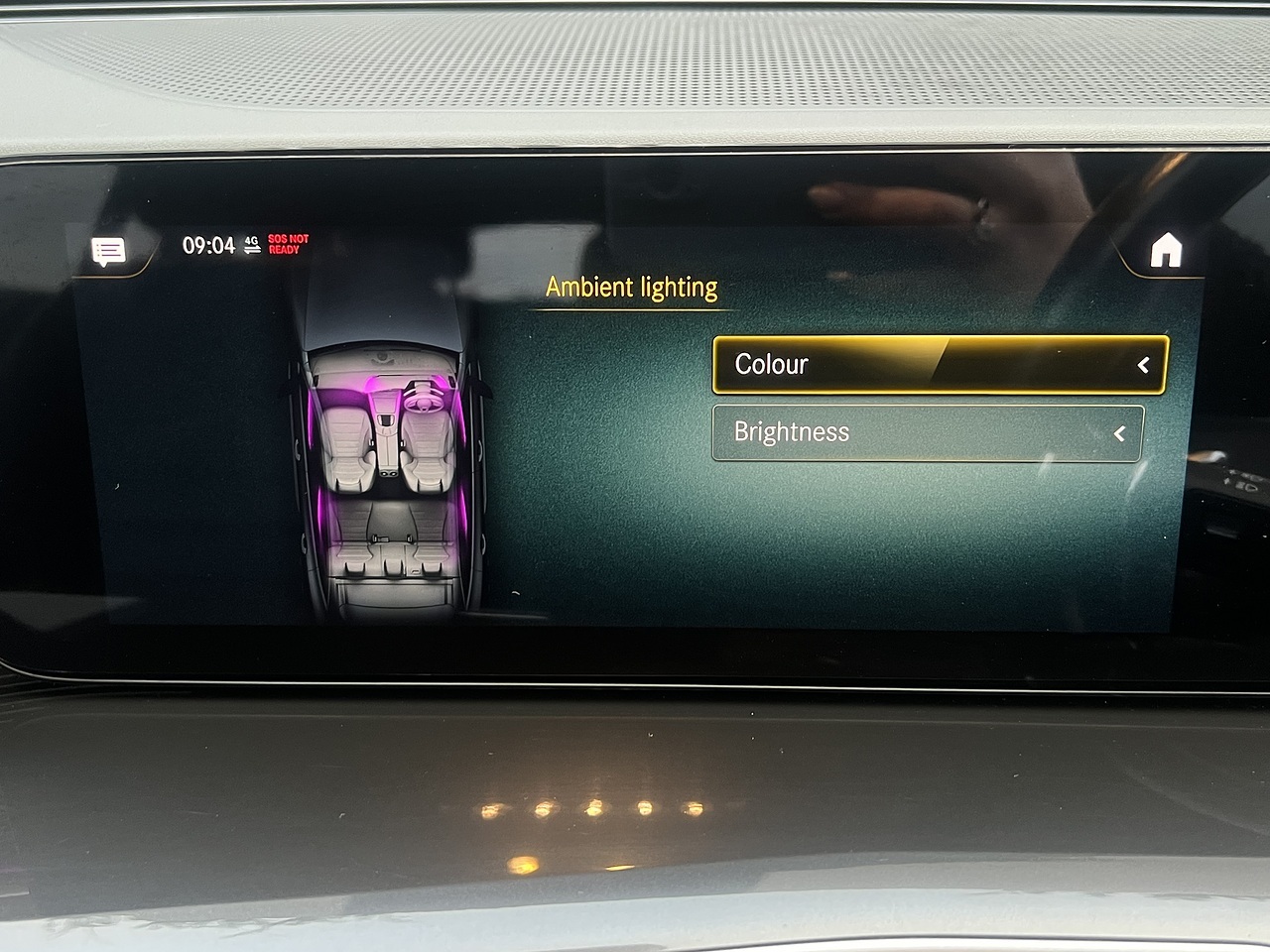Open the Colour ambient lighting option
The height and width of the screenshot is (952, 1270).
click(x=939, y=365)
